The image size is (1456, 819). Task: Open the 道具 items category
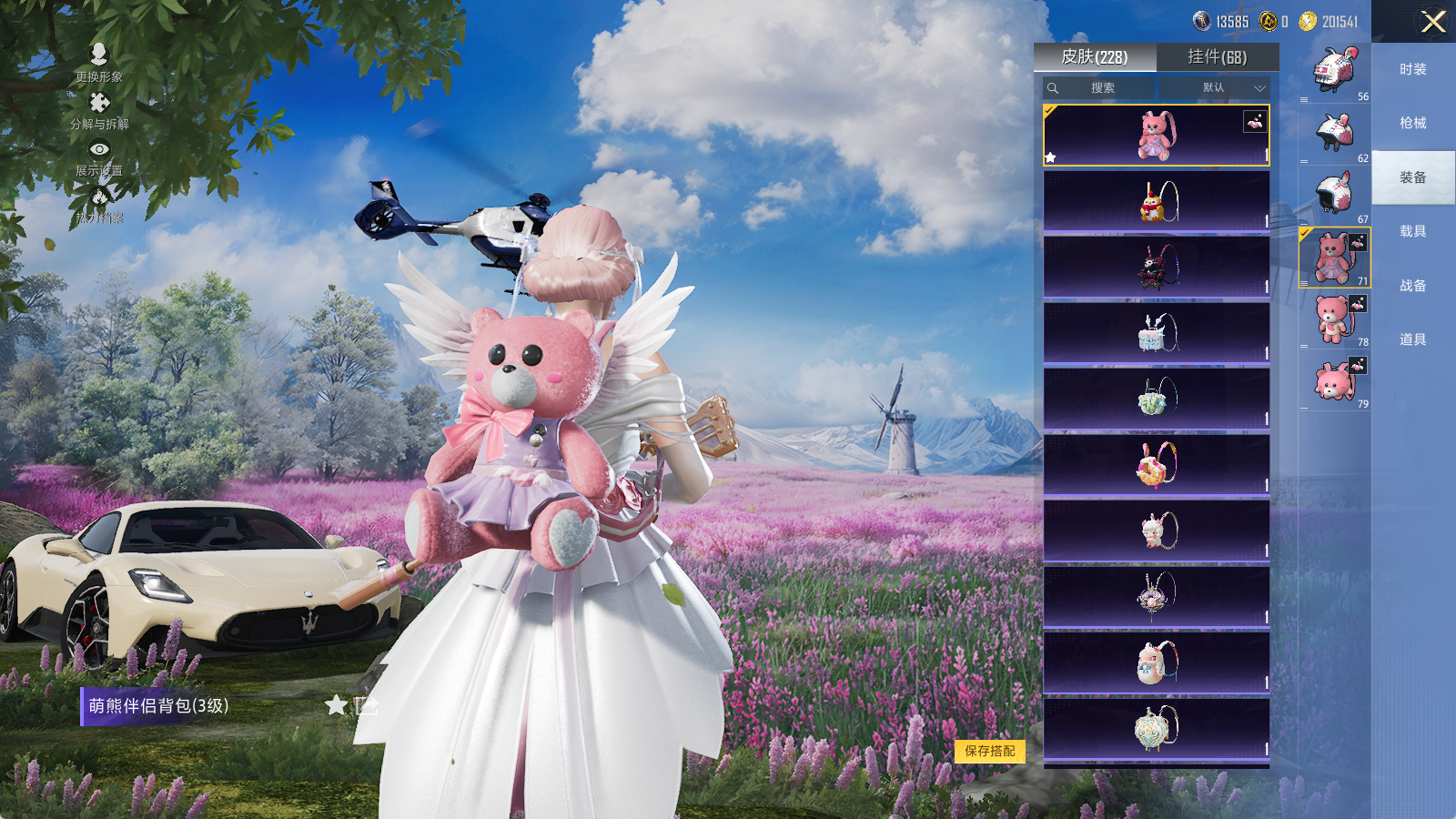(1412, 339)
